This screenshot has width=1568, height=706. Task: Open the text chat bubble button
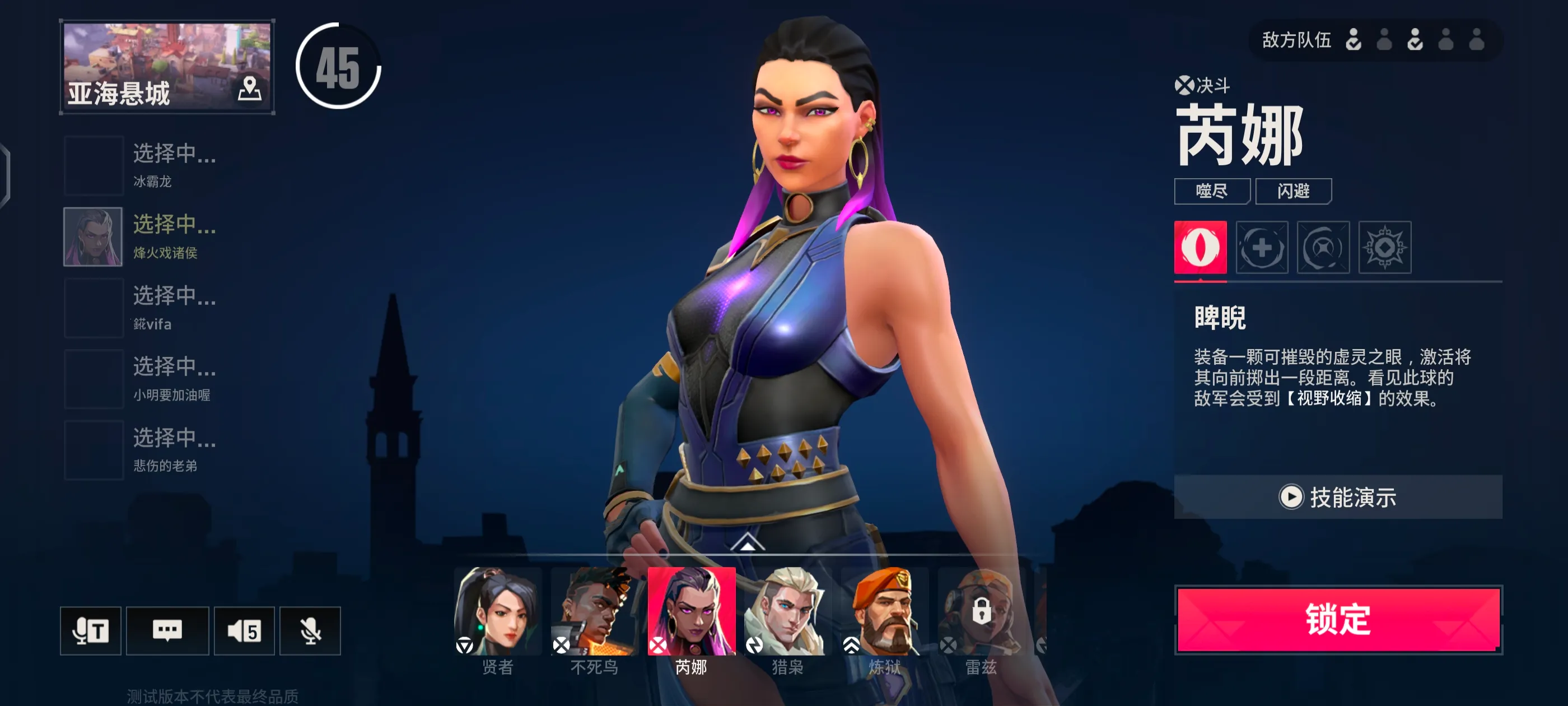tap(167, 630)
